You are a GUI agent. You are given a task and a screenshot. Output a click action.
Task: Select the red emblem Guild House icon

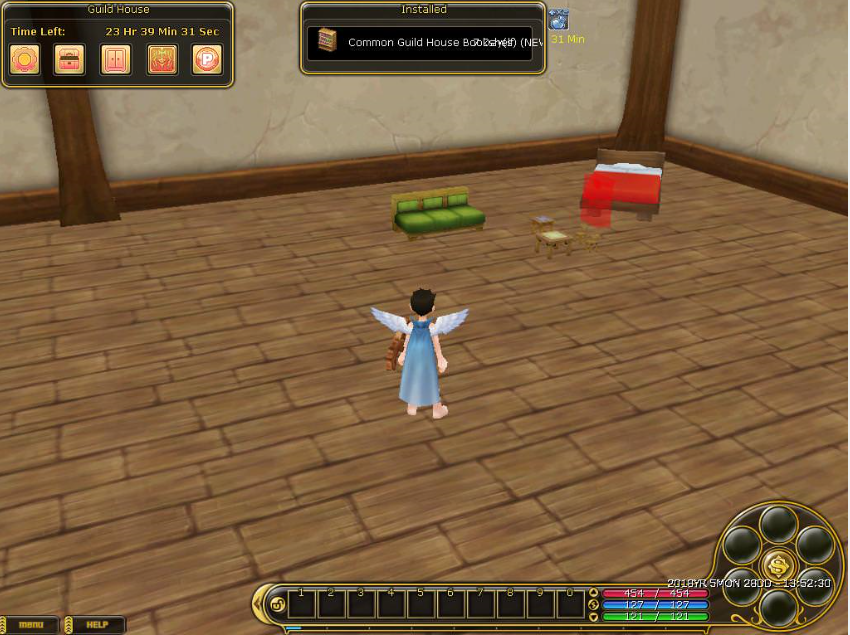pyautogui.click(x=162, y=60)
